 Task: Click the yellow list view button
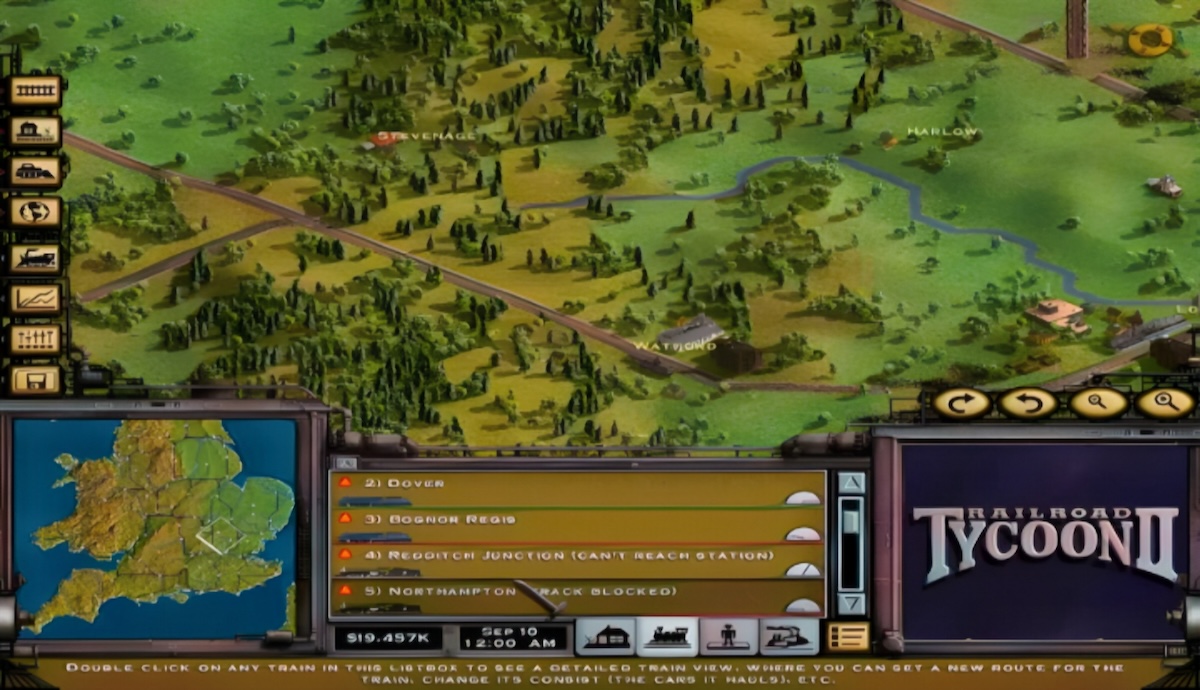[848, 637]
